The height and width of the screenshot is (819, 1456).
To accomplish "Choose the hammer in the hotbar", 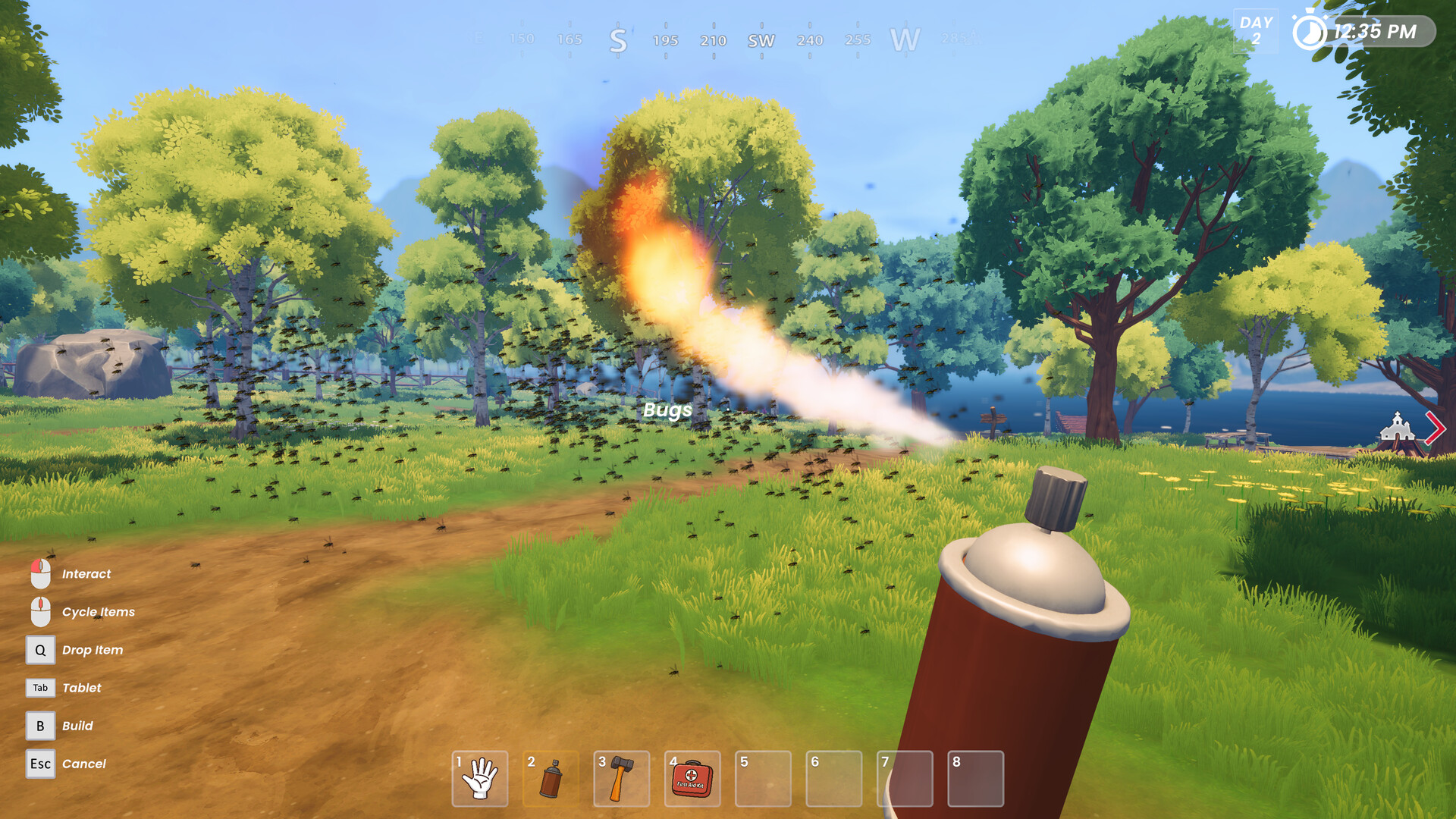I will coord(621,779).
